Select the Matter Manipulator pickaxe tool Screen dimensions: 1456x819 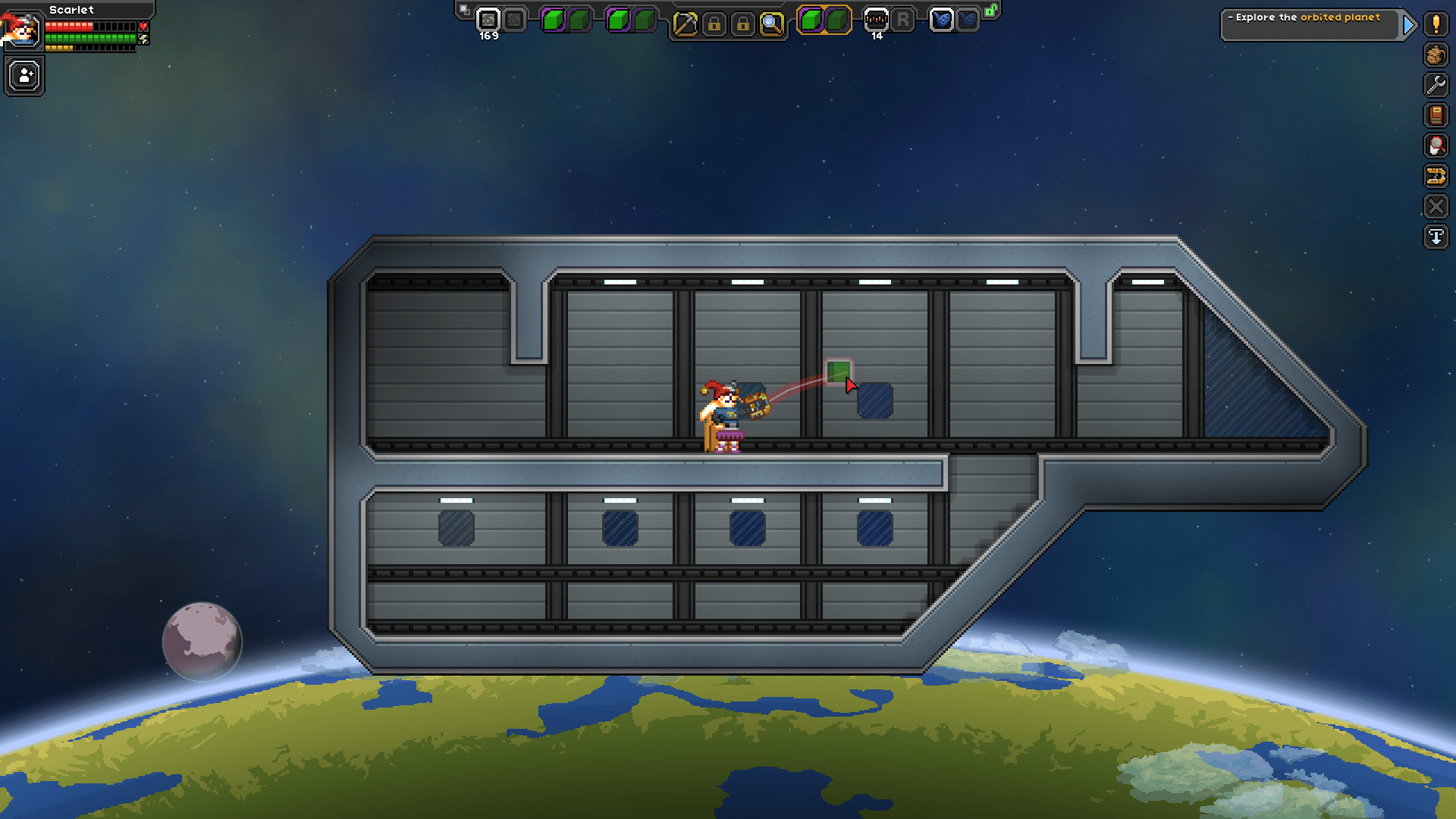pos(686,23)
